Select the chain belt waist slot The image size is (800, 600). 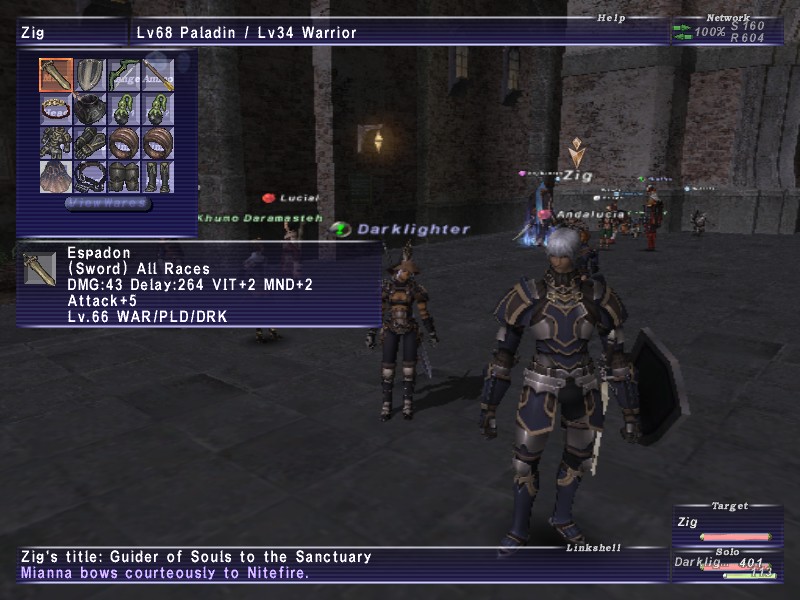pos(90,177)
